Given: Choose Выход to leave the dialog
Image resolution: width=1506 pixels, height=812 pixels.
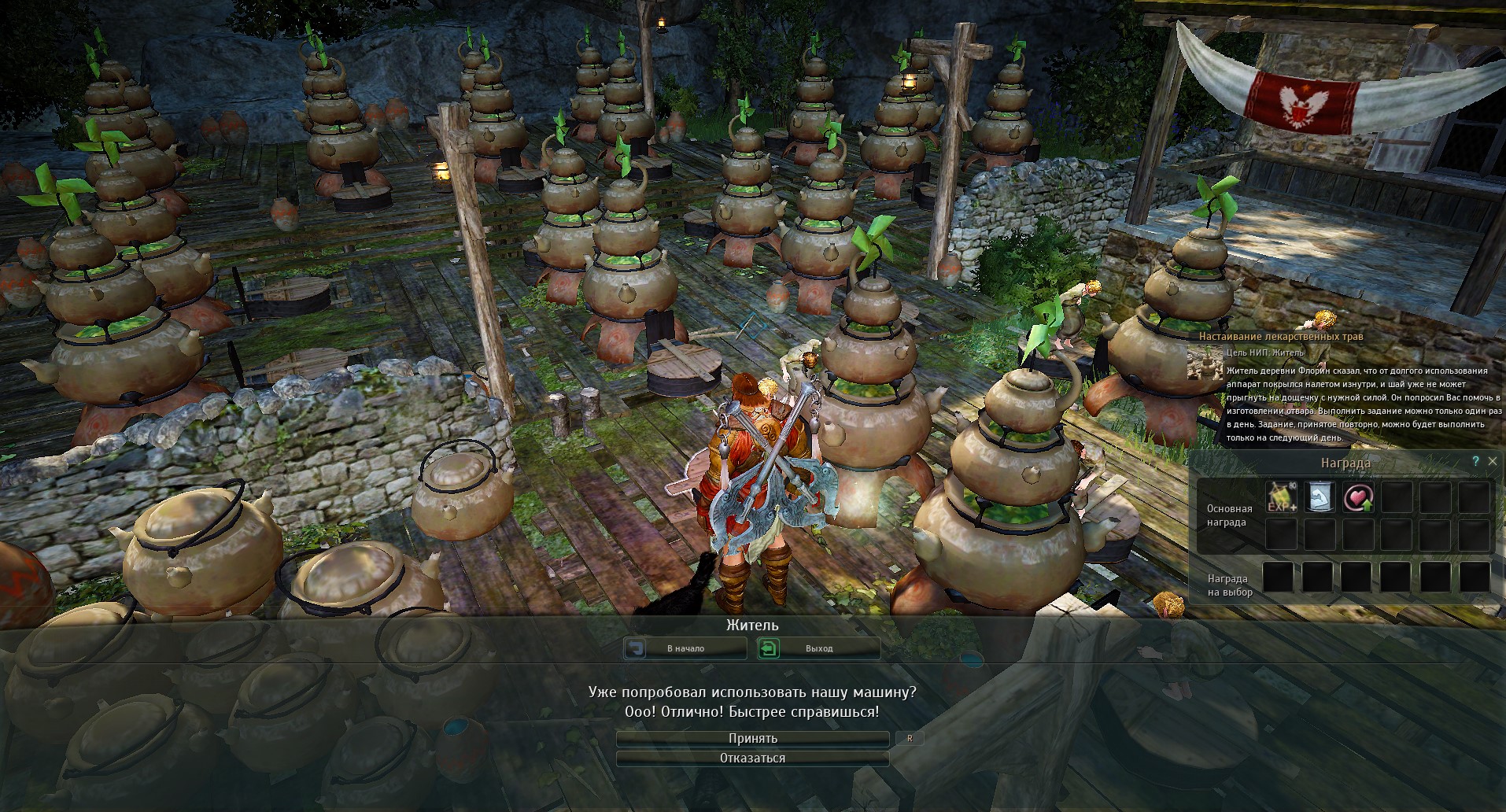Looking at the screenshot, I should [818, 649].
